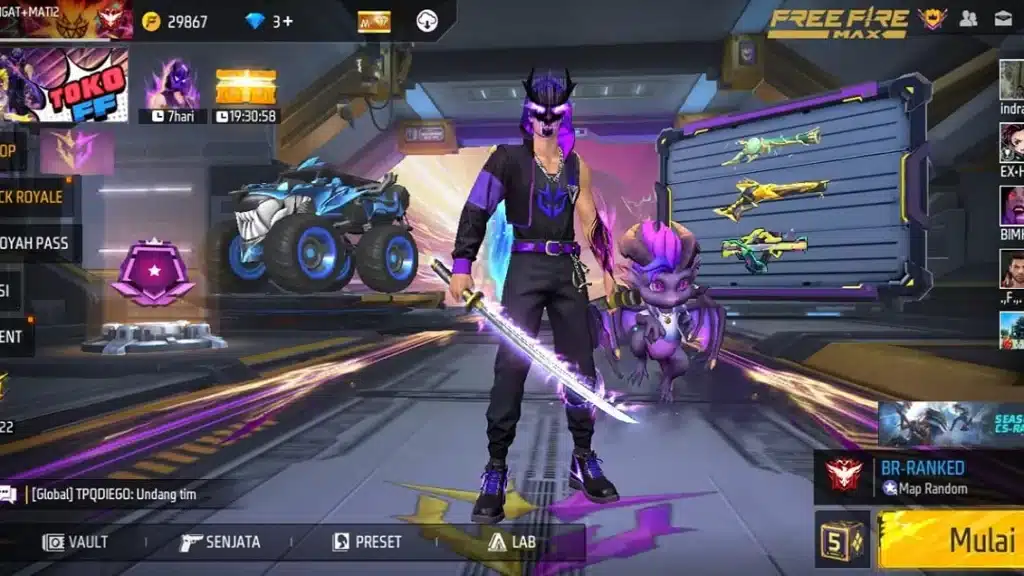Viewport: 1024px width, 576px height.
Task: Open the BR-RANKED mode selector
Action: 920,477
